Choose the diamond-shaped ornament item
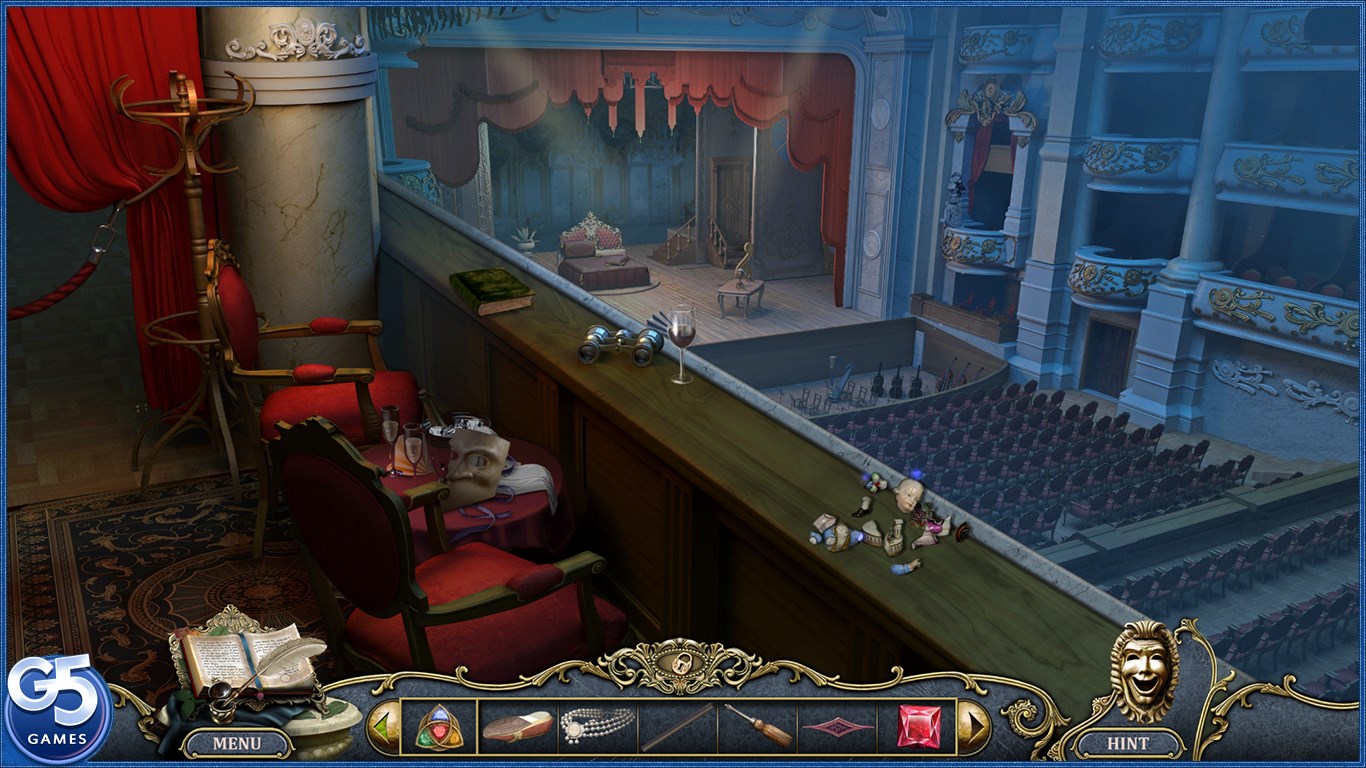Image resolution: width=1366 pixels, height=768 pixels. coord(837,727)
